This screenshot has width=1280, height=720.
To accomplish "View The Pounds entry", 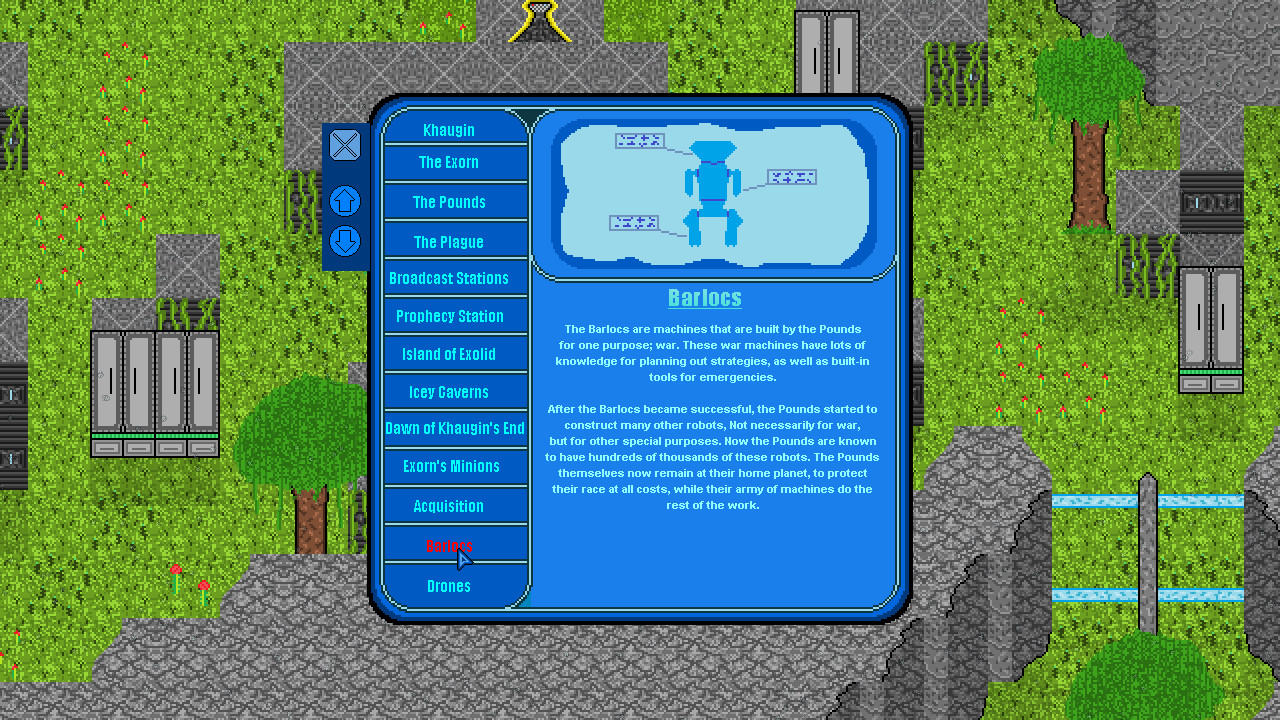I will pyautogui.click(x=448, y=202).
